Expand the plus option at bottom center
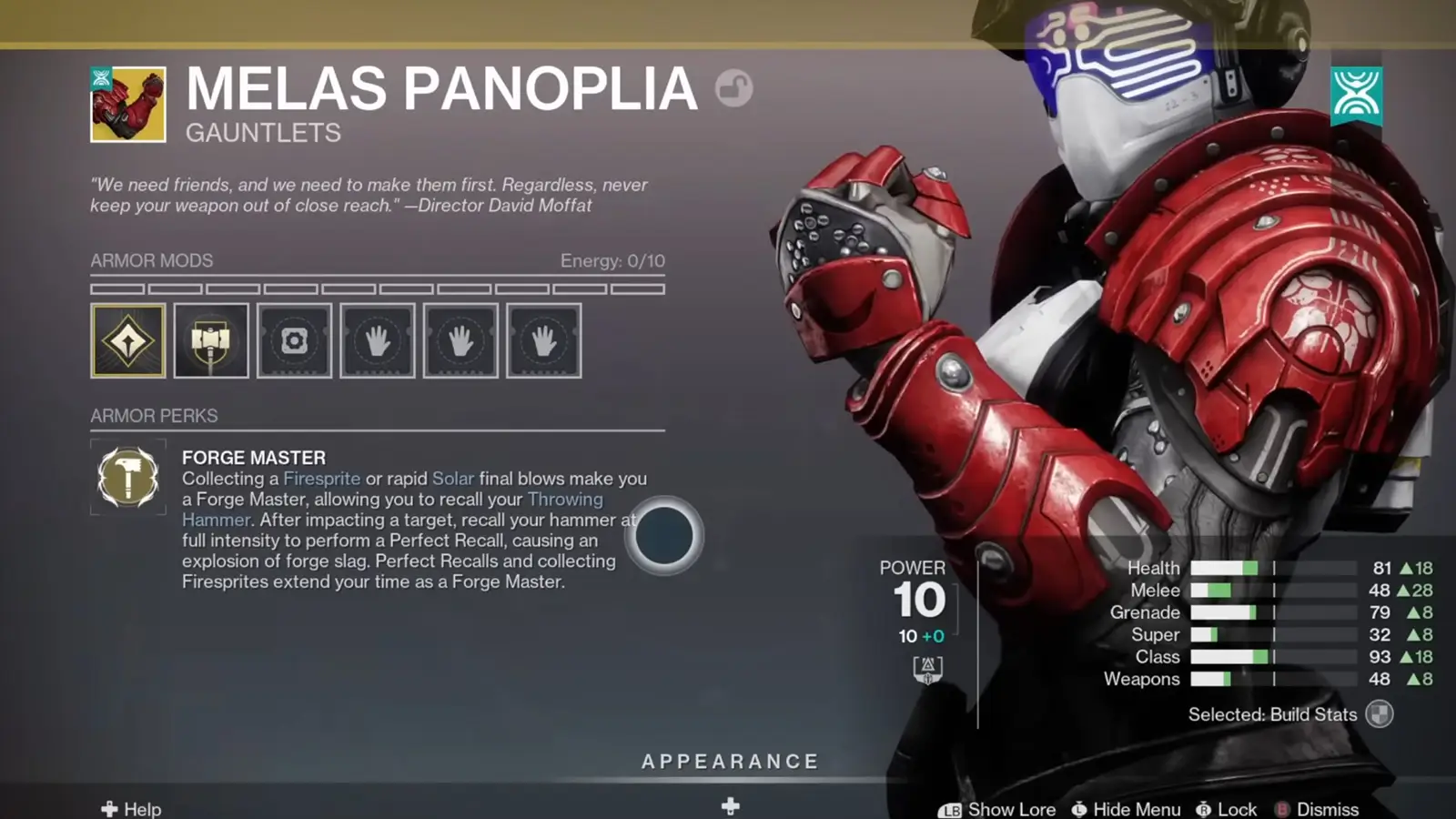The height and width of the screenshot is (819, 1456). pos(728,804)
